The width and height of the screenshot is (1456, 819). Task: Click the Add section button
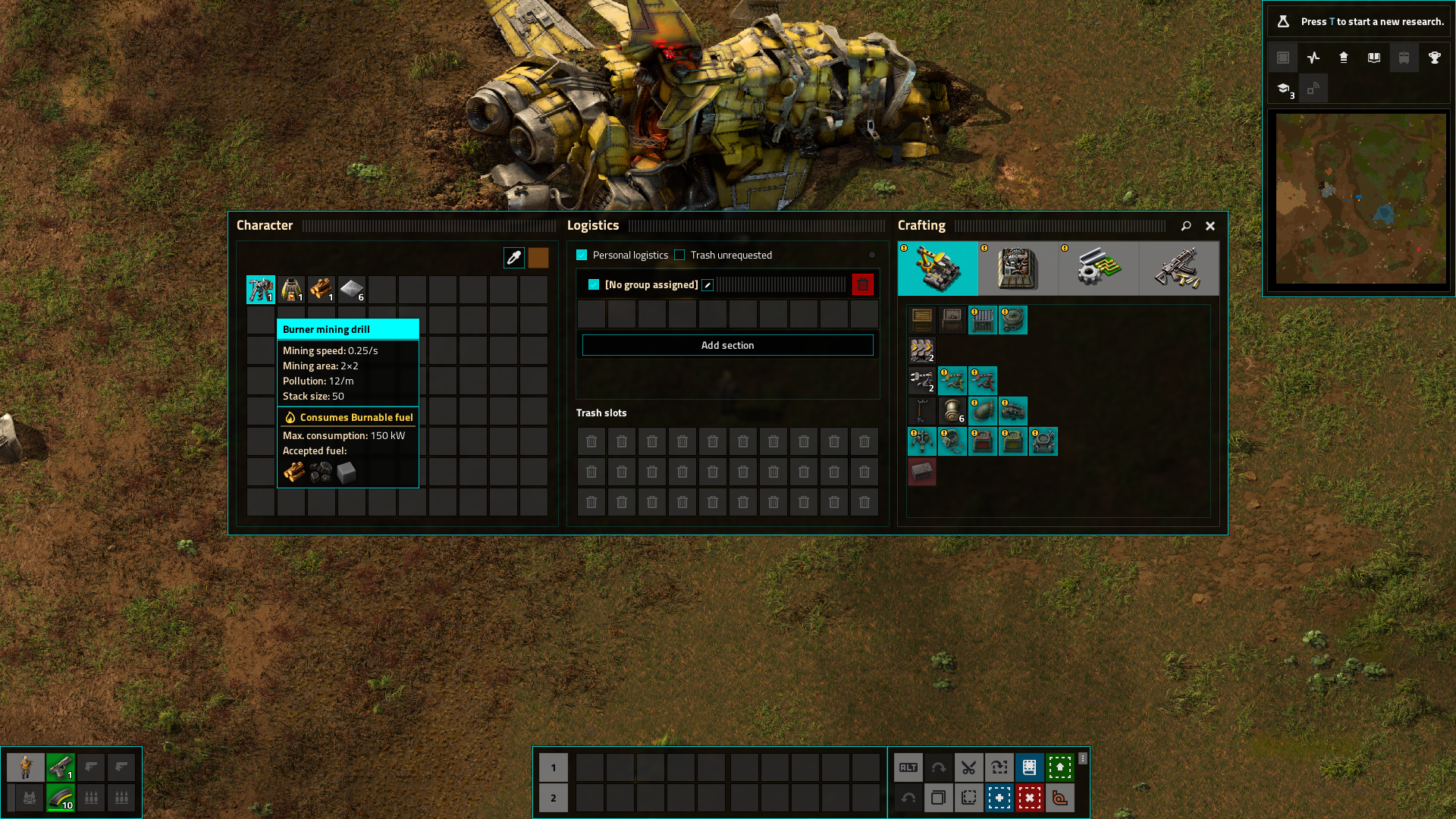point(727,346)
